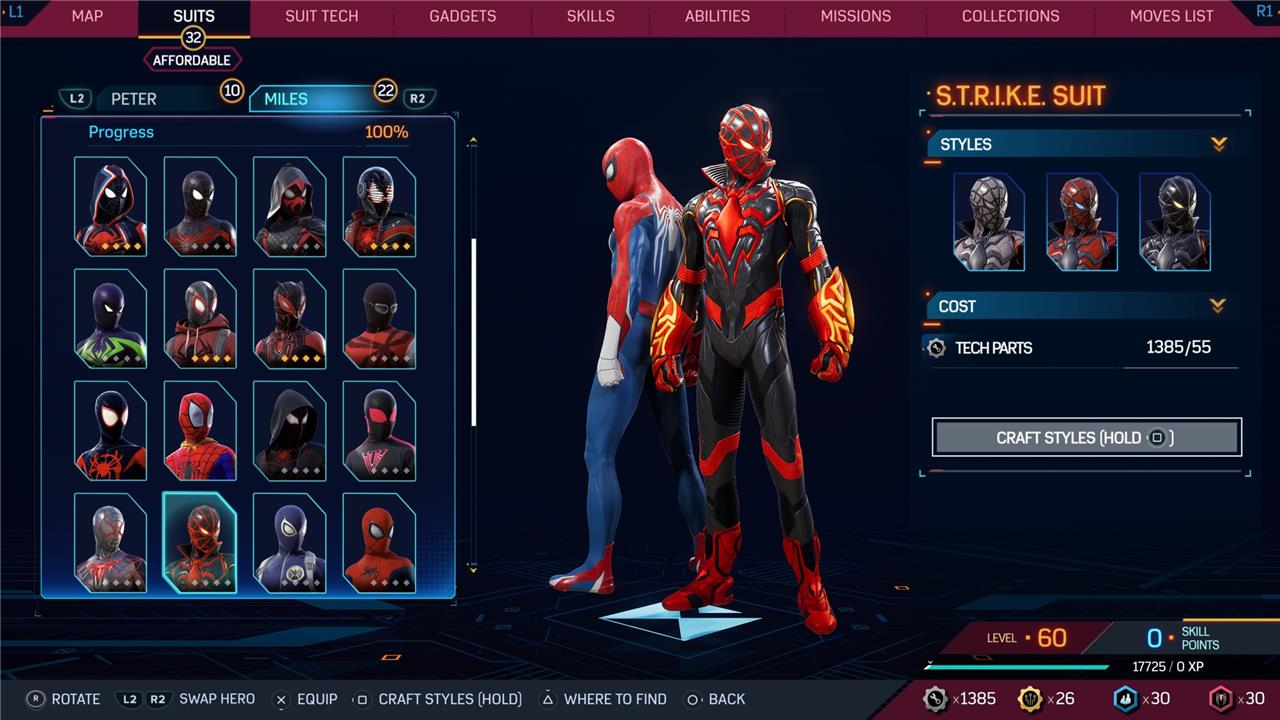
Task: View the Moves List tab
Action: pyautogui.click(x=1171, y=16)
